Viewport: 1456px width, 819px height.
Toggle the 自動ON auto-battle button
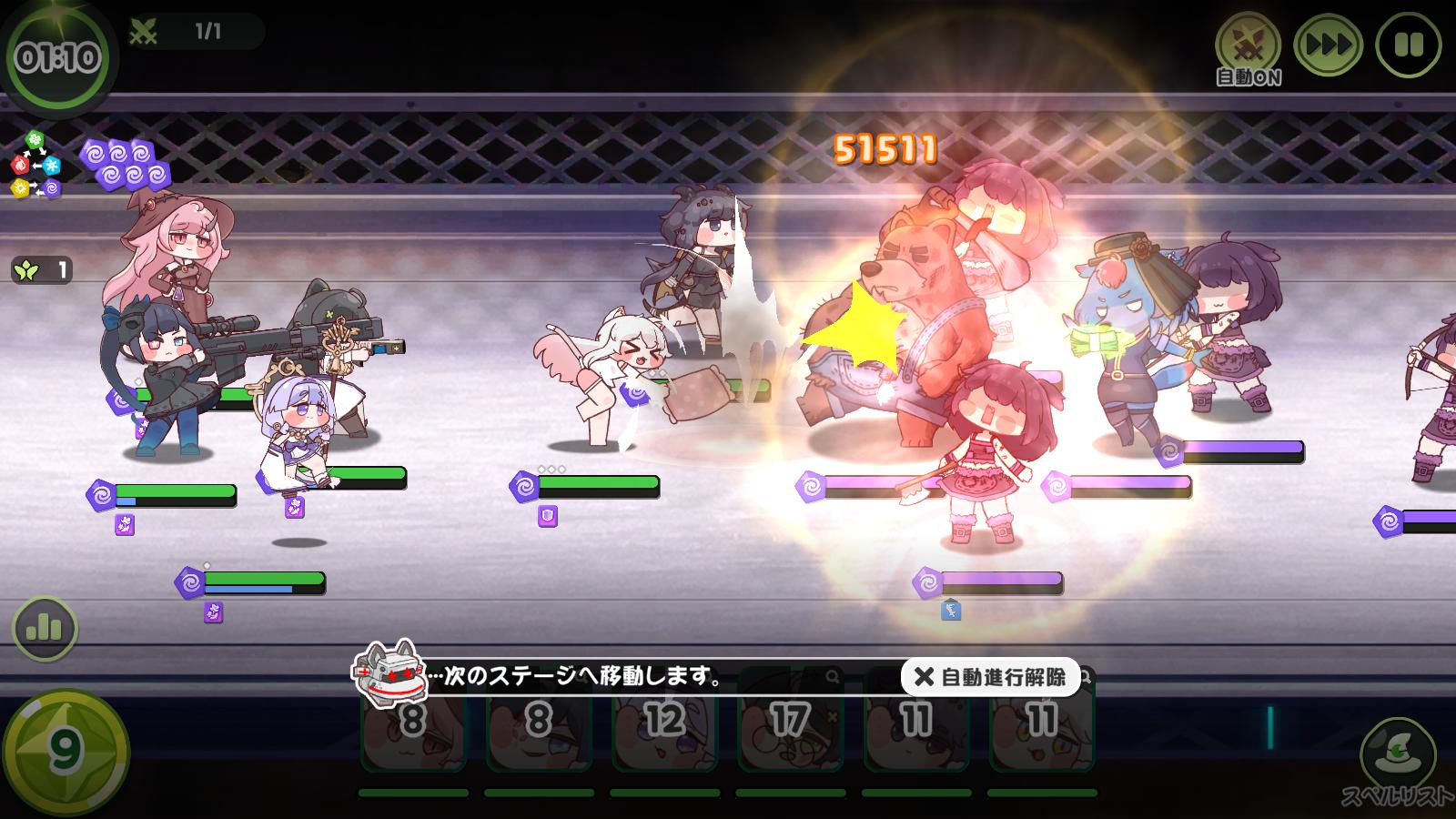click(x=1248, y=45)
